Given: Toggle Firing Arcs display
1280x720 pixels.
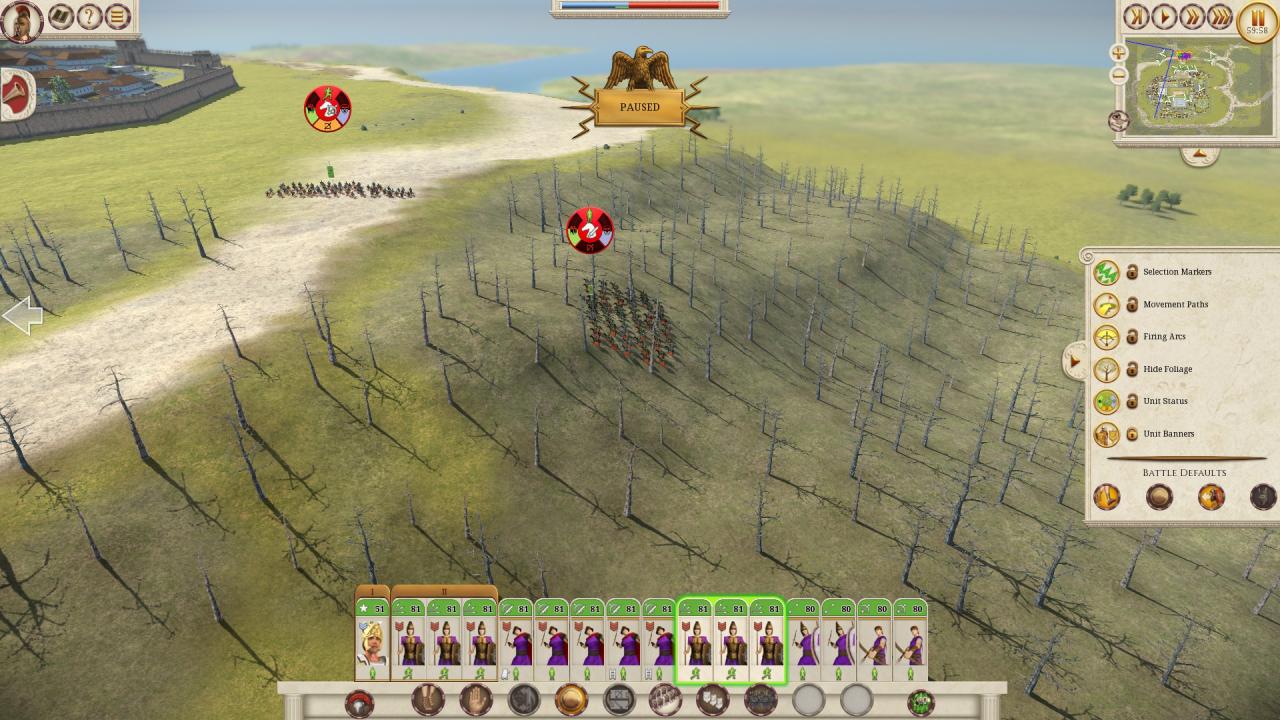Looking at the screenshot, I should [1106, 337].
